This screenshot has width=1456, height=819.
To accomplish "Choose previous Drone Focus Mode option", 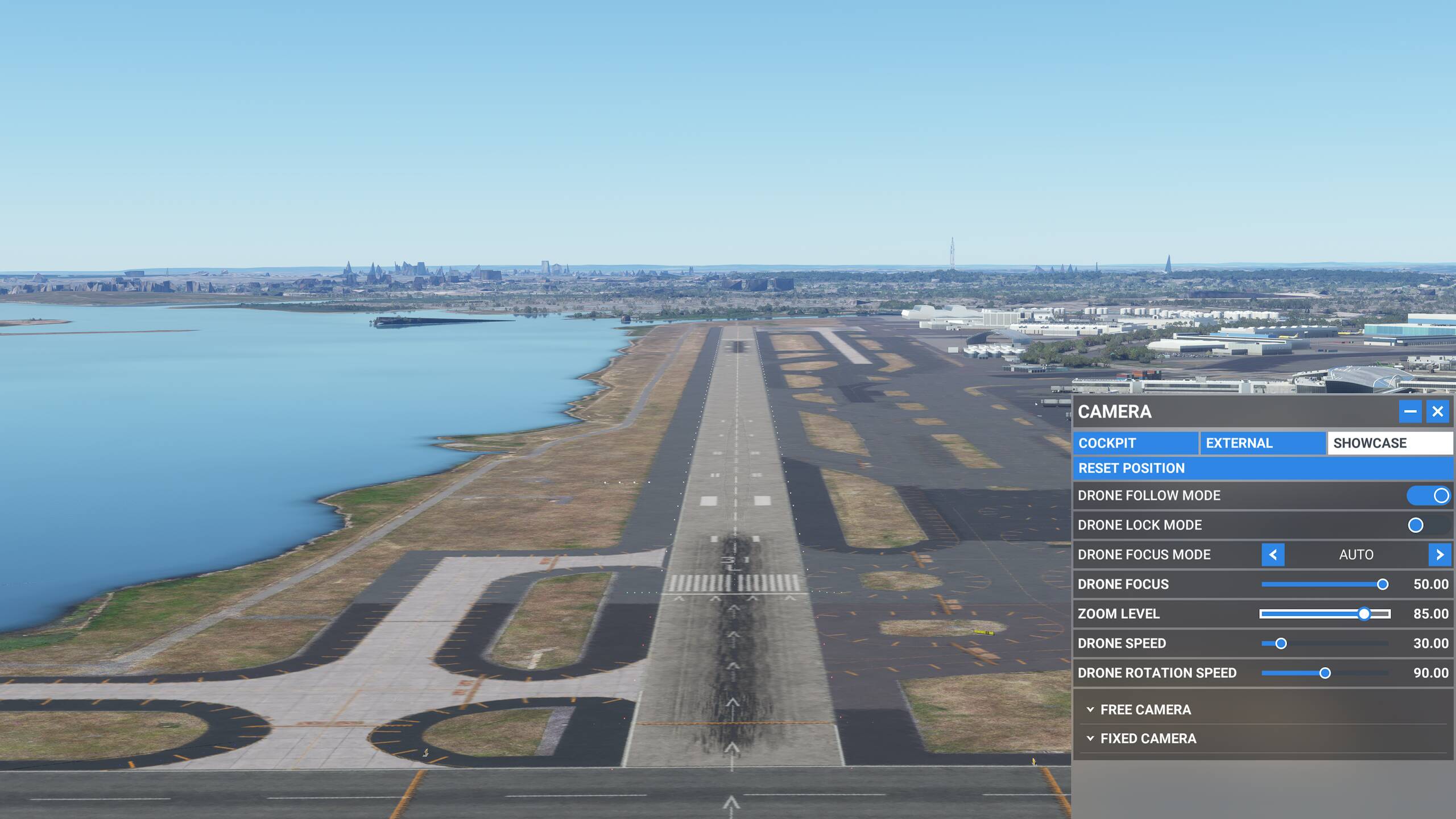I will click(x=1273, y=555).
